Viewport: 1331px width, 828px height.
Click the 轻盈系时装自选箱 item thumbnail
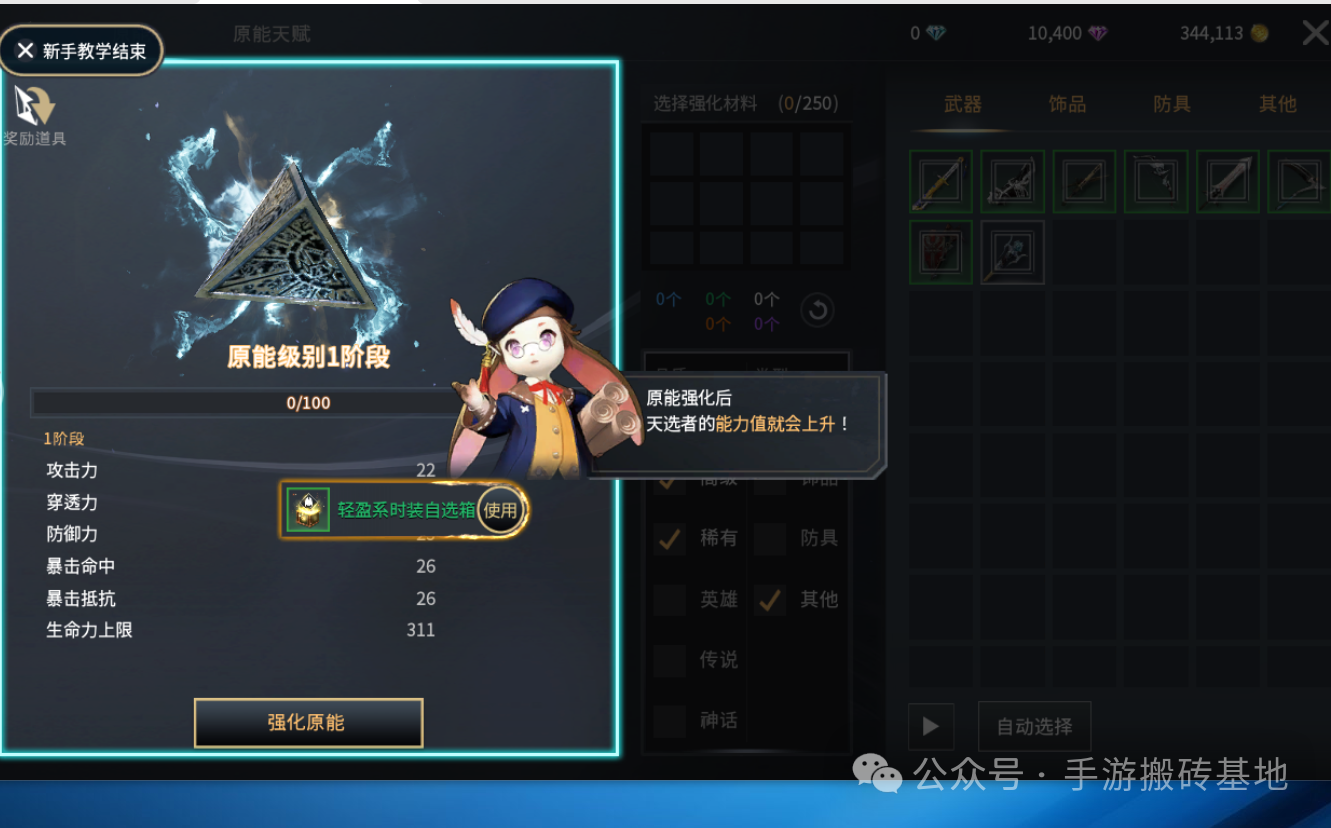(308, 509)
